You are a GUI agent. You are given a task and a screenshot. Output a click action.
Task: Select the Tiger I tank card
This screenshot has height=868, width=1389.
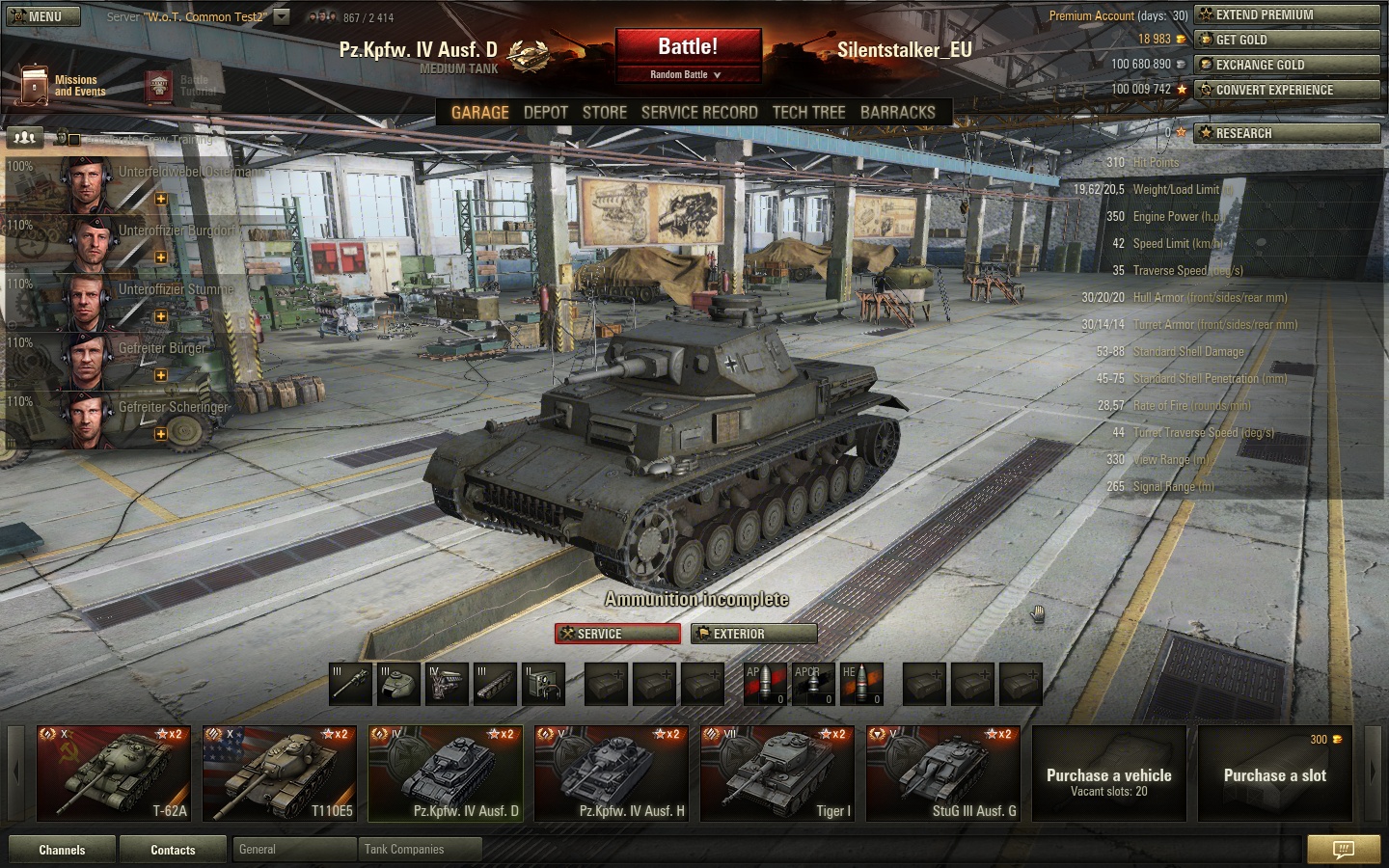(x=777, y=773)
